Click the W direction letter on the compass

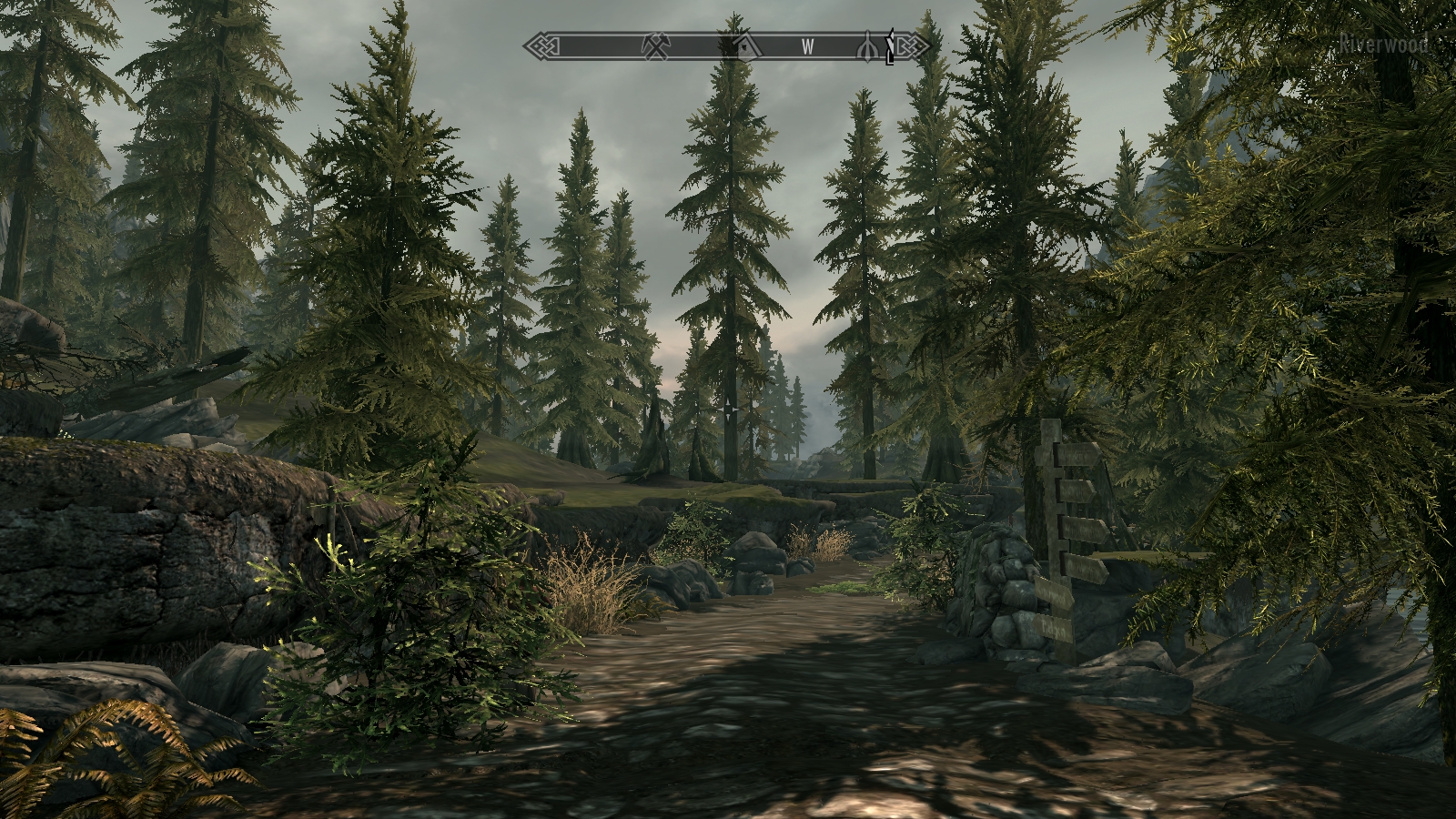click(x=807, y=47)
